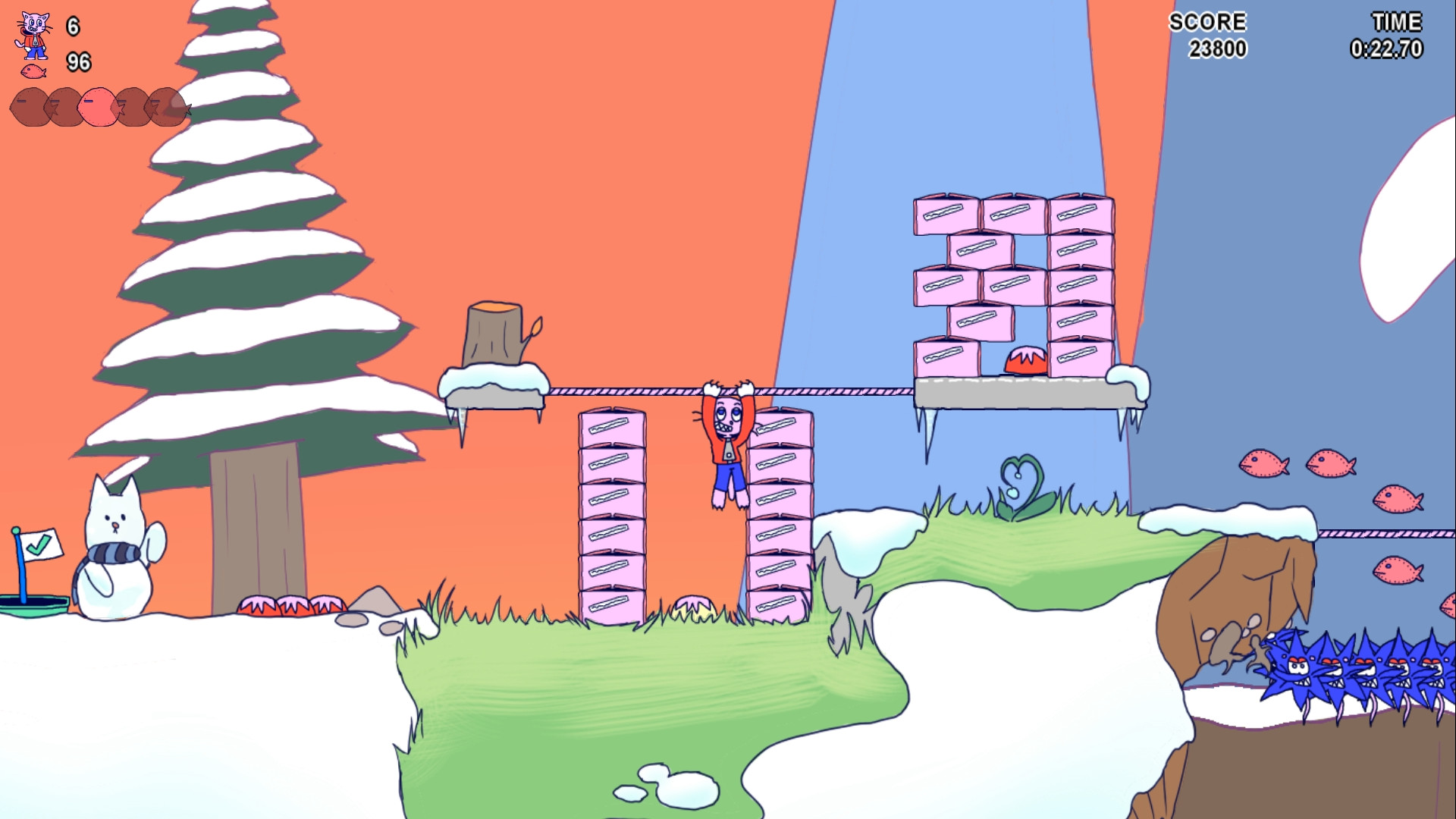Click the bright pink fish in the health meter
1456x819 pixels.
point(97,106)
